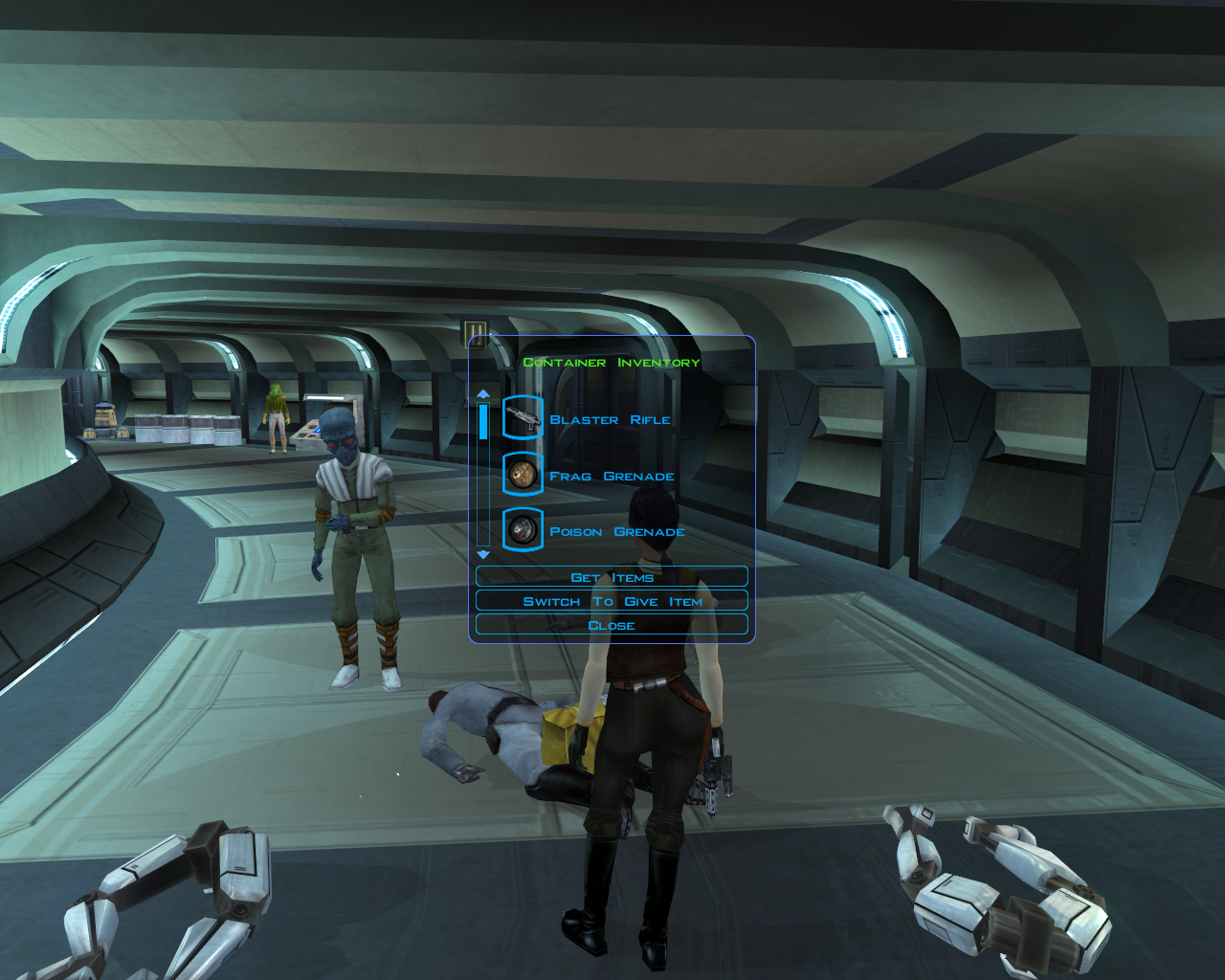1225x980 pixels.
Task: Close the Container Inventory window
Action: coord(612,624)
